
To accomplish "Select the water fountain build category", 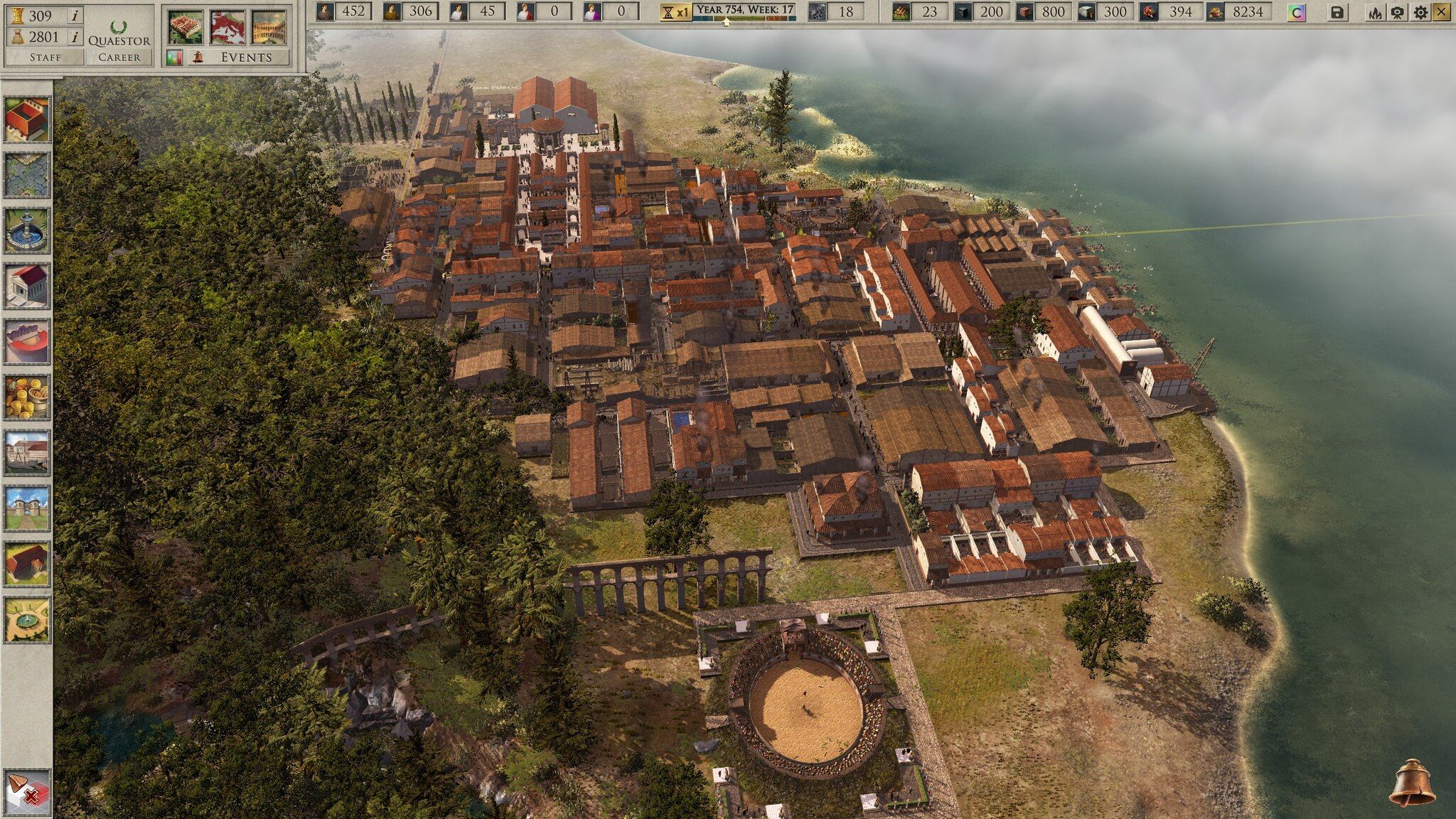I will [27, 230].
